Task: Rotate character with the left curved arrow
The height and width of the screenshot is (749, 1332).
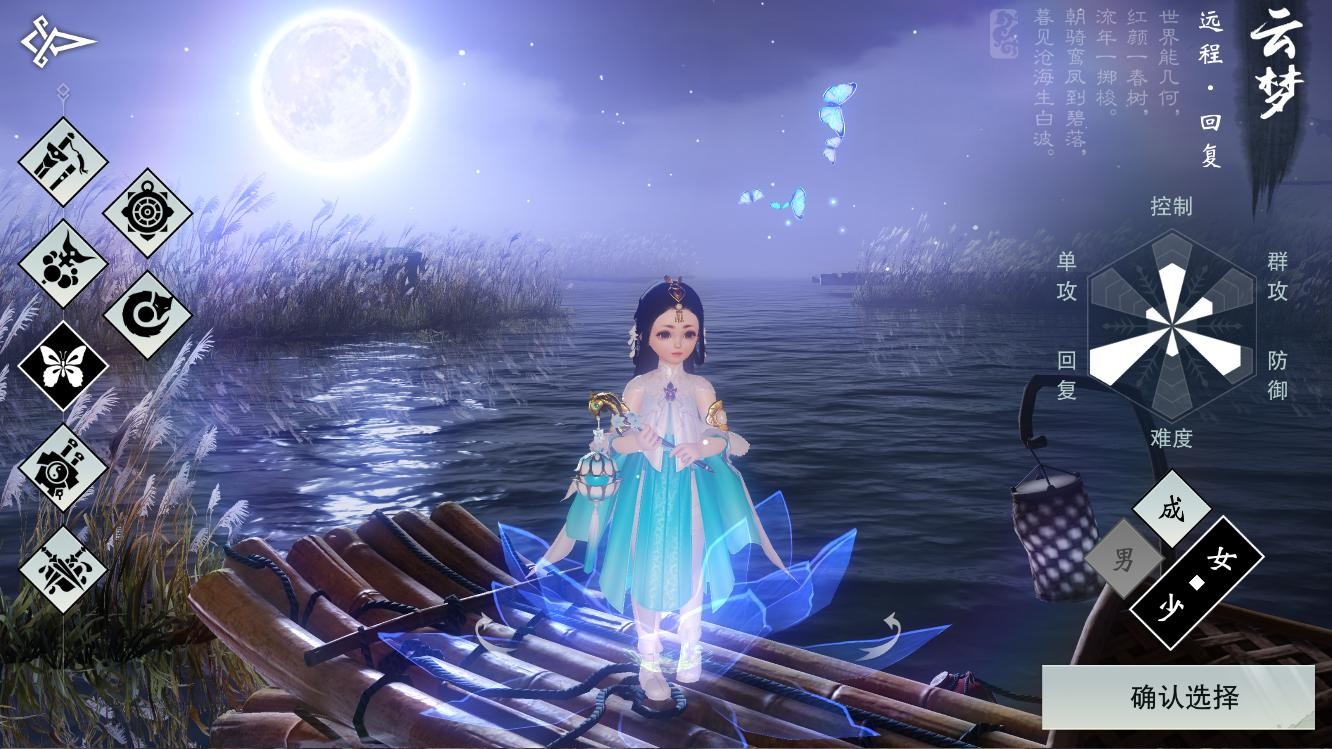Action: click(x=489, y=634)
